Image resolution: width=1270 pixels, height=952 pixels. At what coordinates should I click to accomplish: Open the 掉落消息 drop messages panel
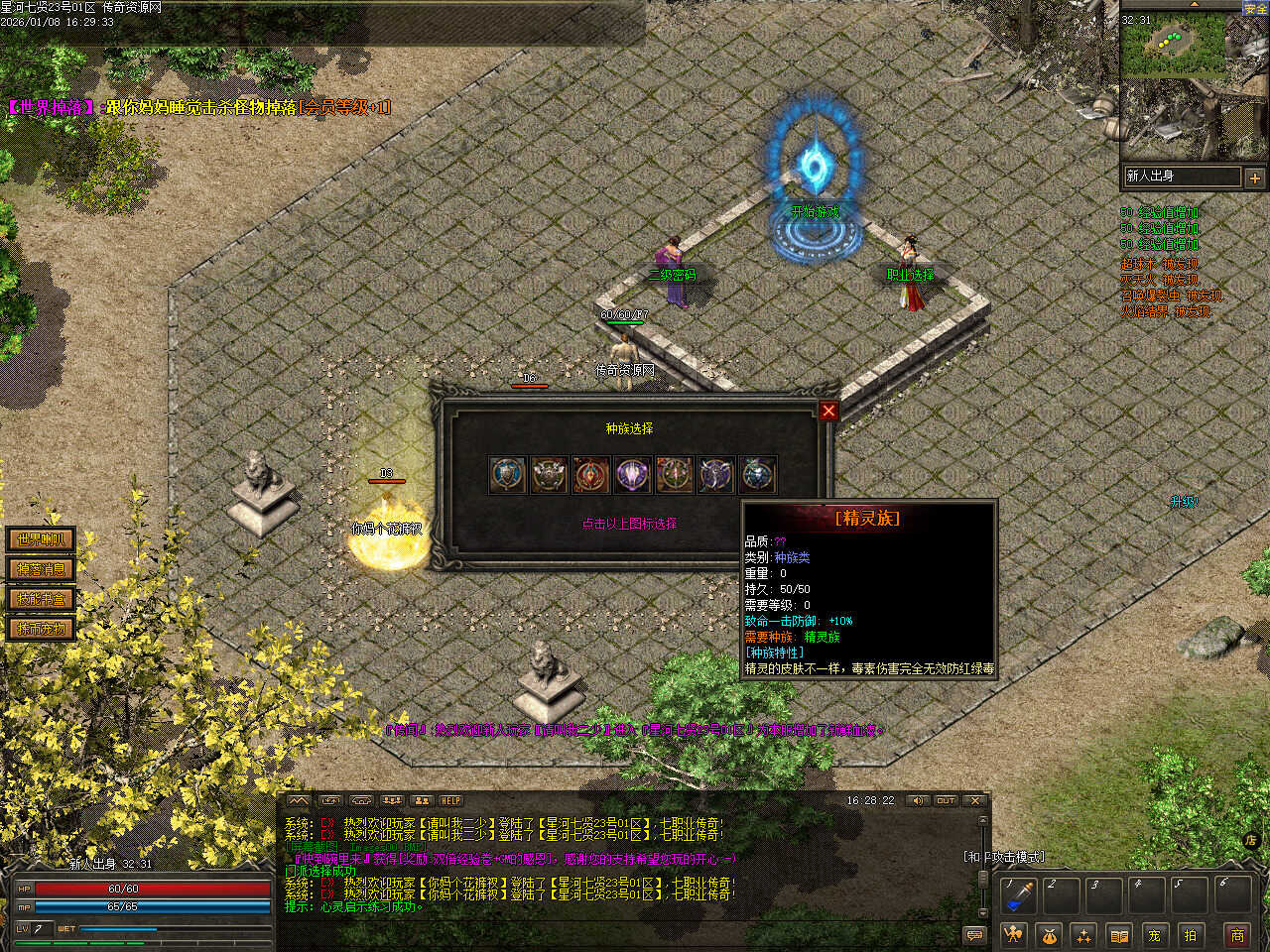point(41,569)
